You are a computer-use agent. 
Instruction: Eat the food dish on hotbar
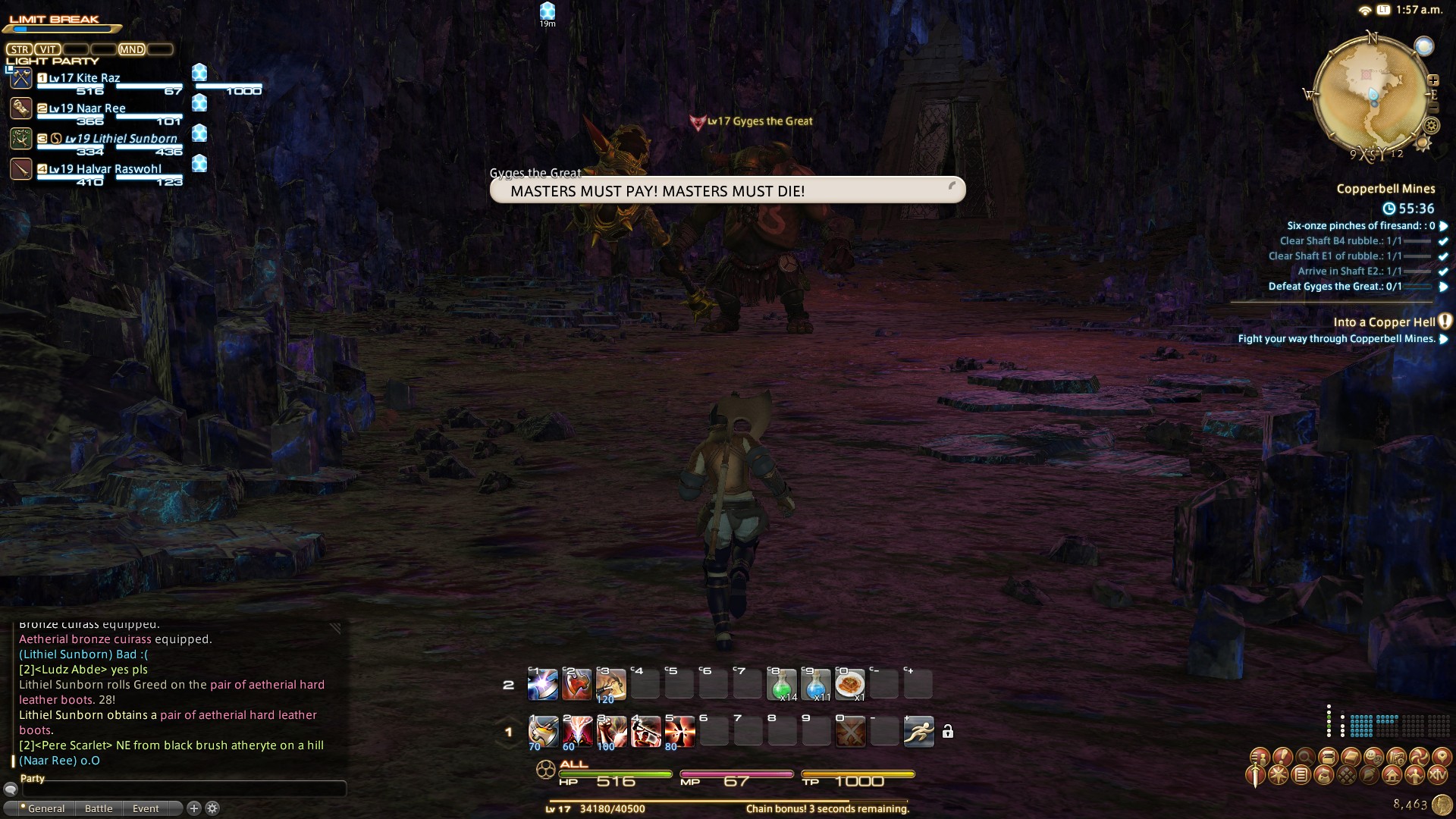(x=849, y=685)
